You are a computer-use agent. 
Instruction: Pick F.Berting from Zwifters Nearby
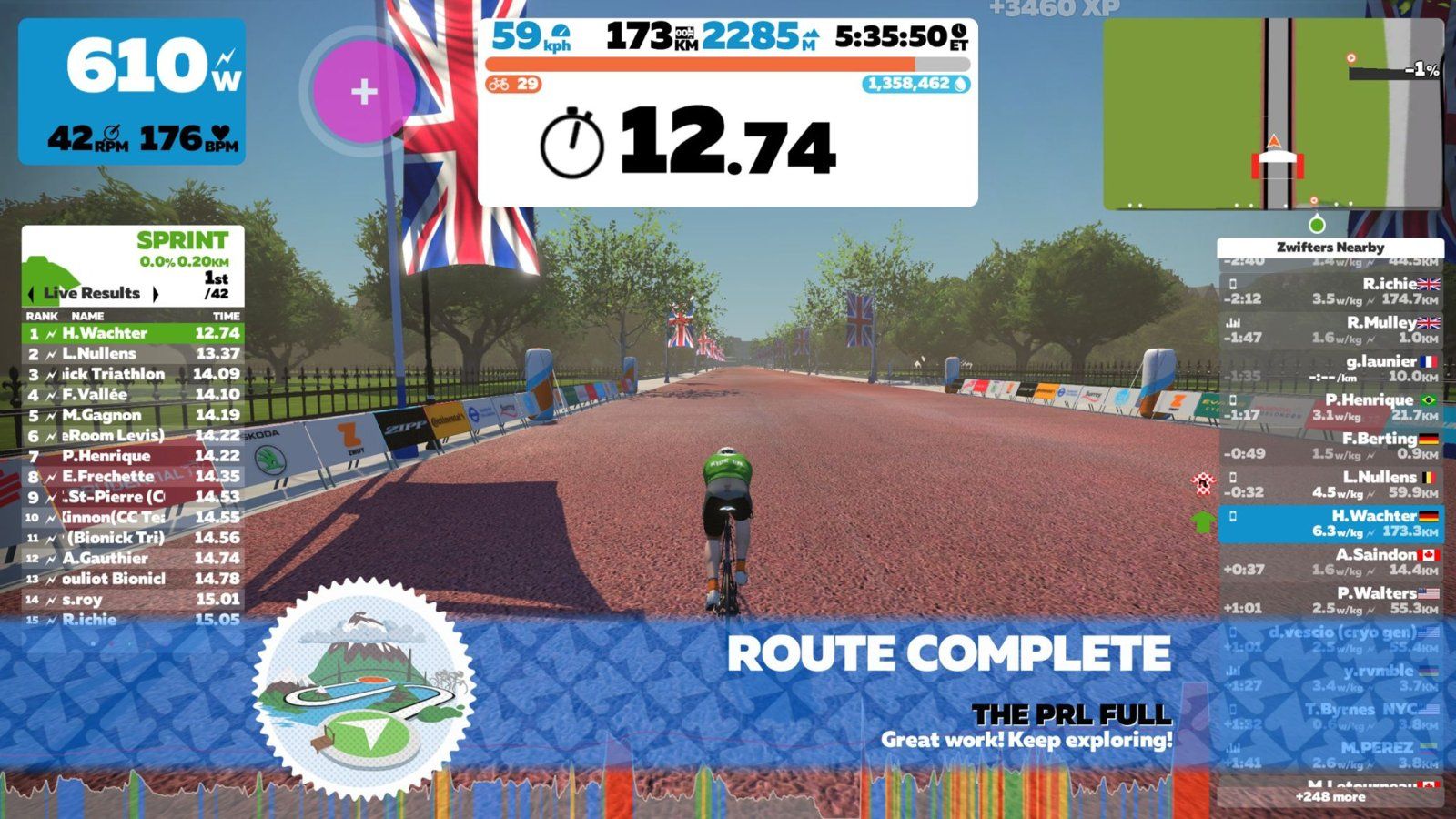click(1330, 446)
